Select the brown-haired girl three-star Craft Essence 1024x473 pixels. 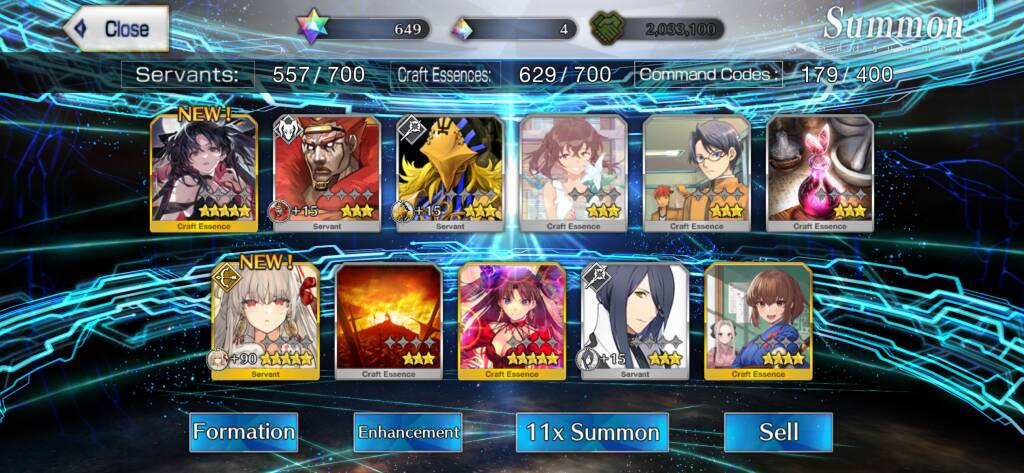click(x=573, y=172)
